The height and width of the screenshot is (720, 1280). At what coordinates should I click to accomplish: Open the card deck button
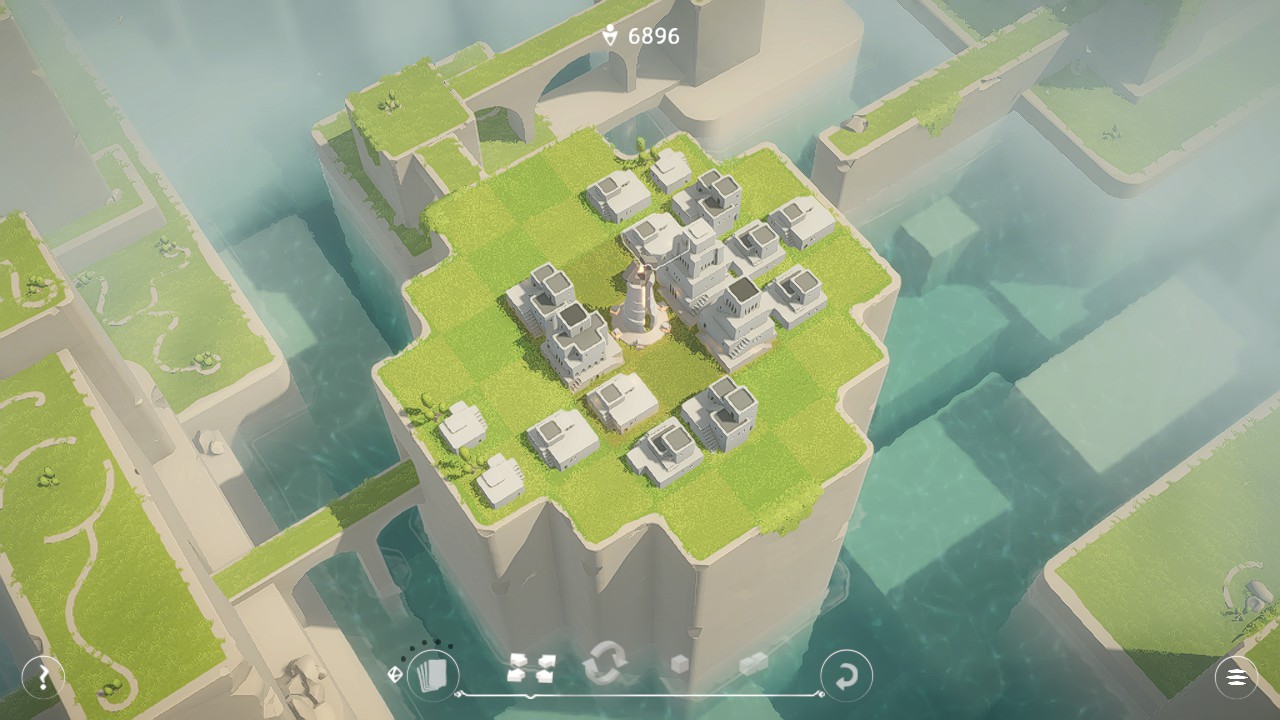pos(433,675)
